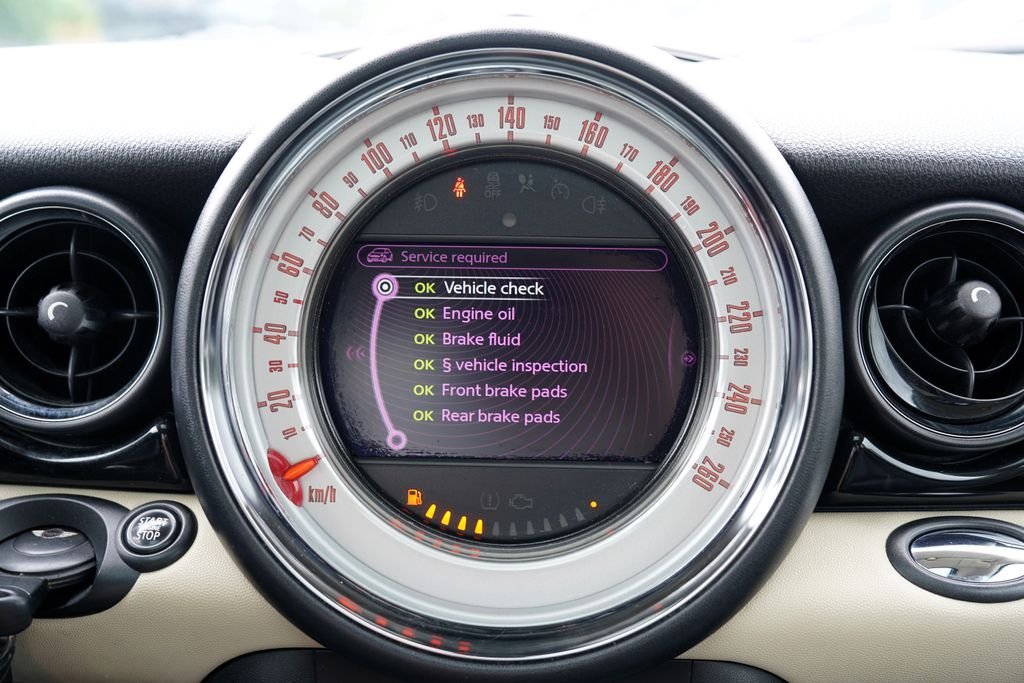Select the Vehicle check entry

click(x=493, y=288)
